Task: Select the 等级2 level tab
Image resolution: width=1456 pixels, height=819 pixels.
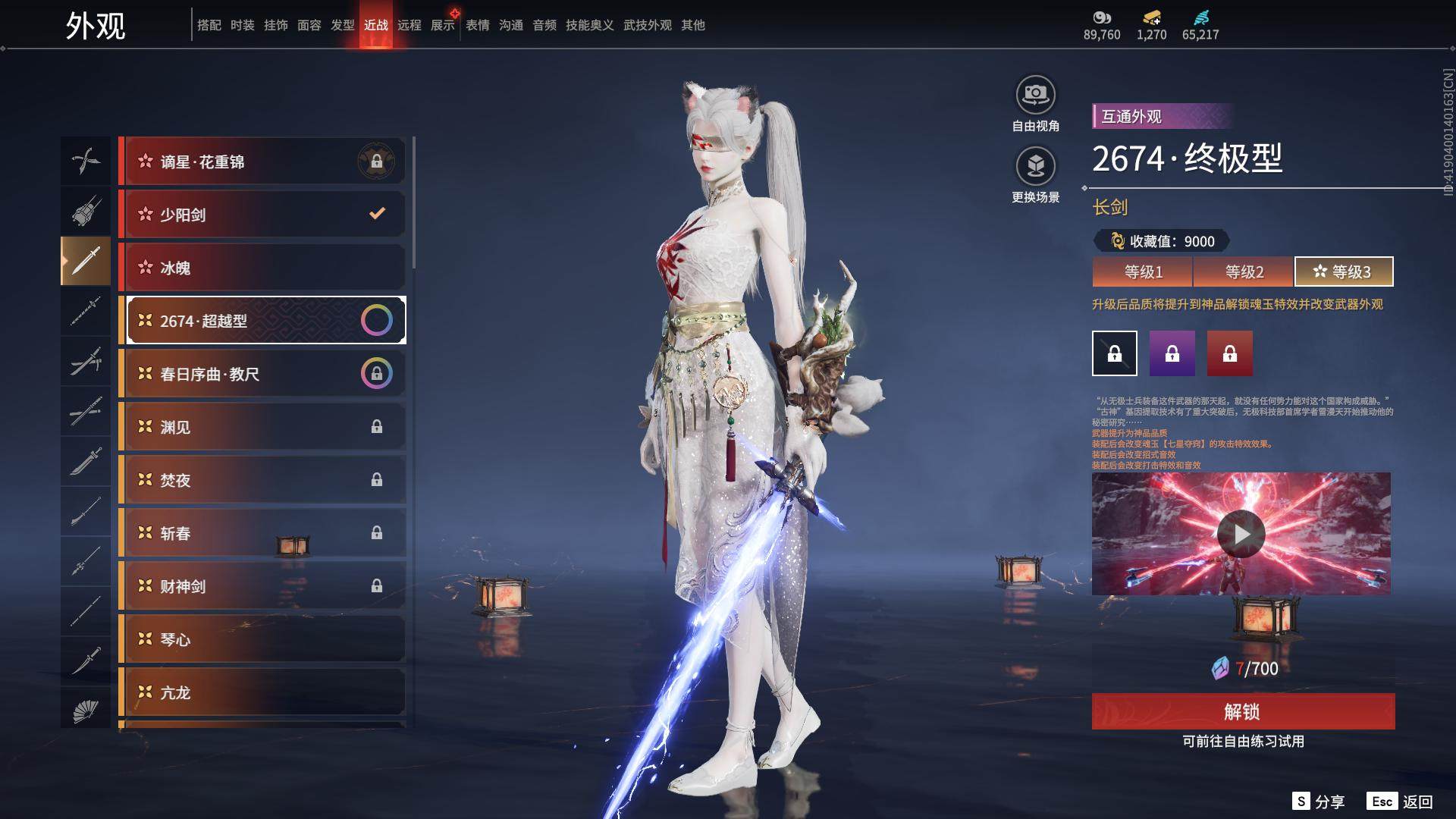Action: tap(1244, 271)
